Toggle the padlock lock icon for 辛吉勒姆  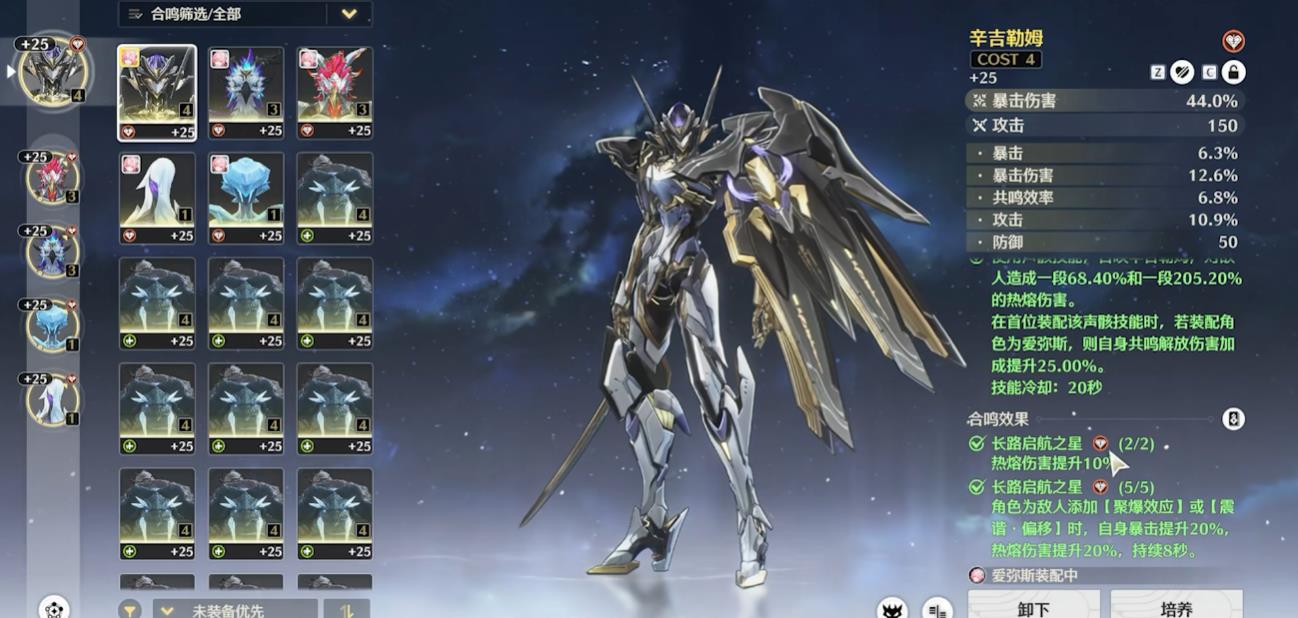coord(1233,71)
